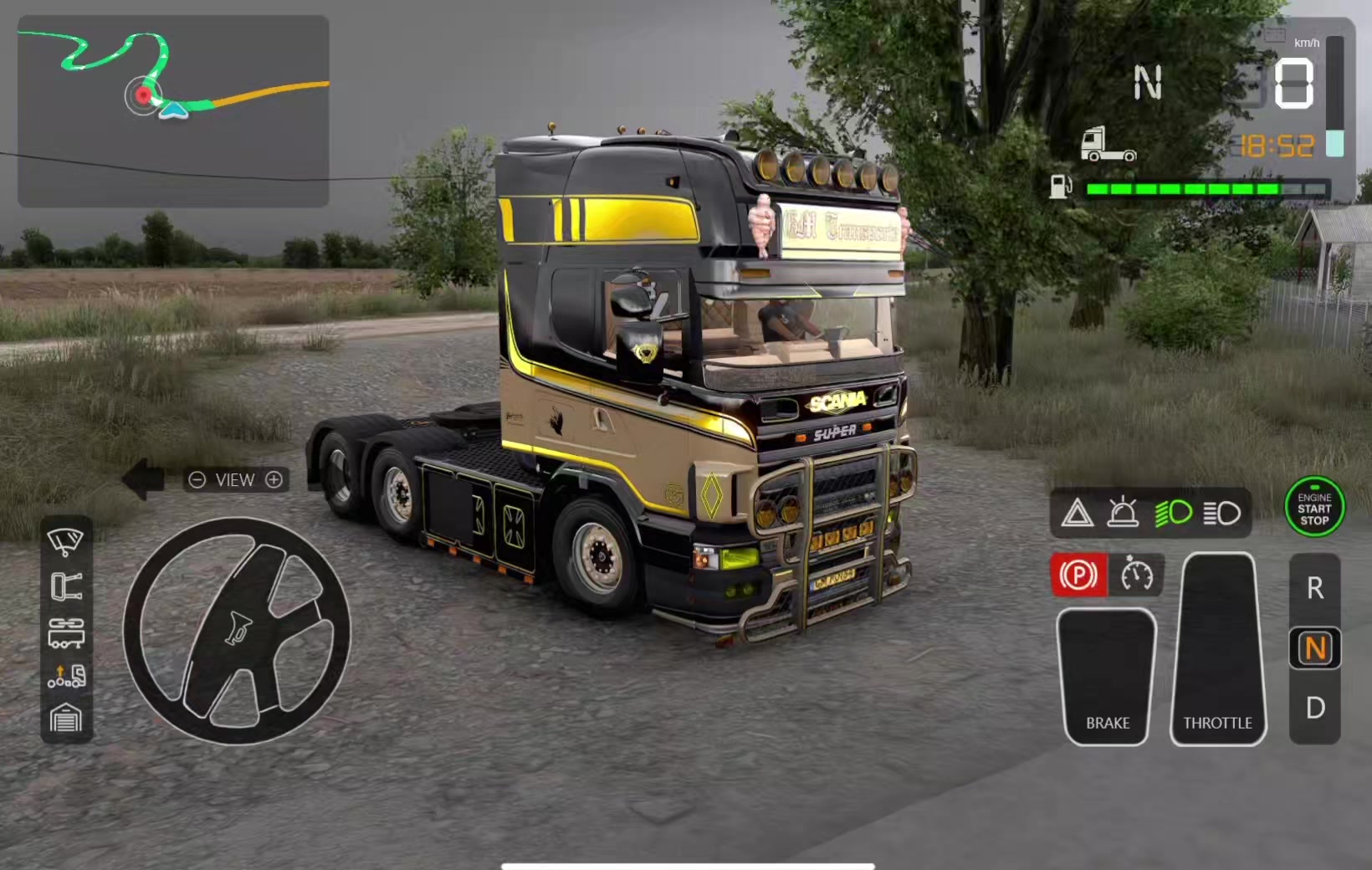Activate the cruise control speedometer icon

[x=1137, y=576]
